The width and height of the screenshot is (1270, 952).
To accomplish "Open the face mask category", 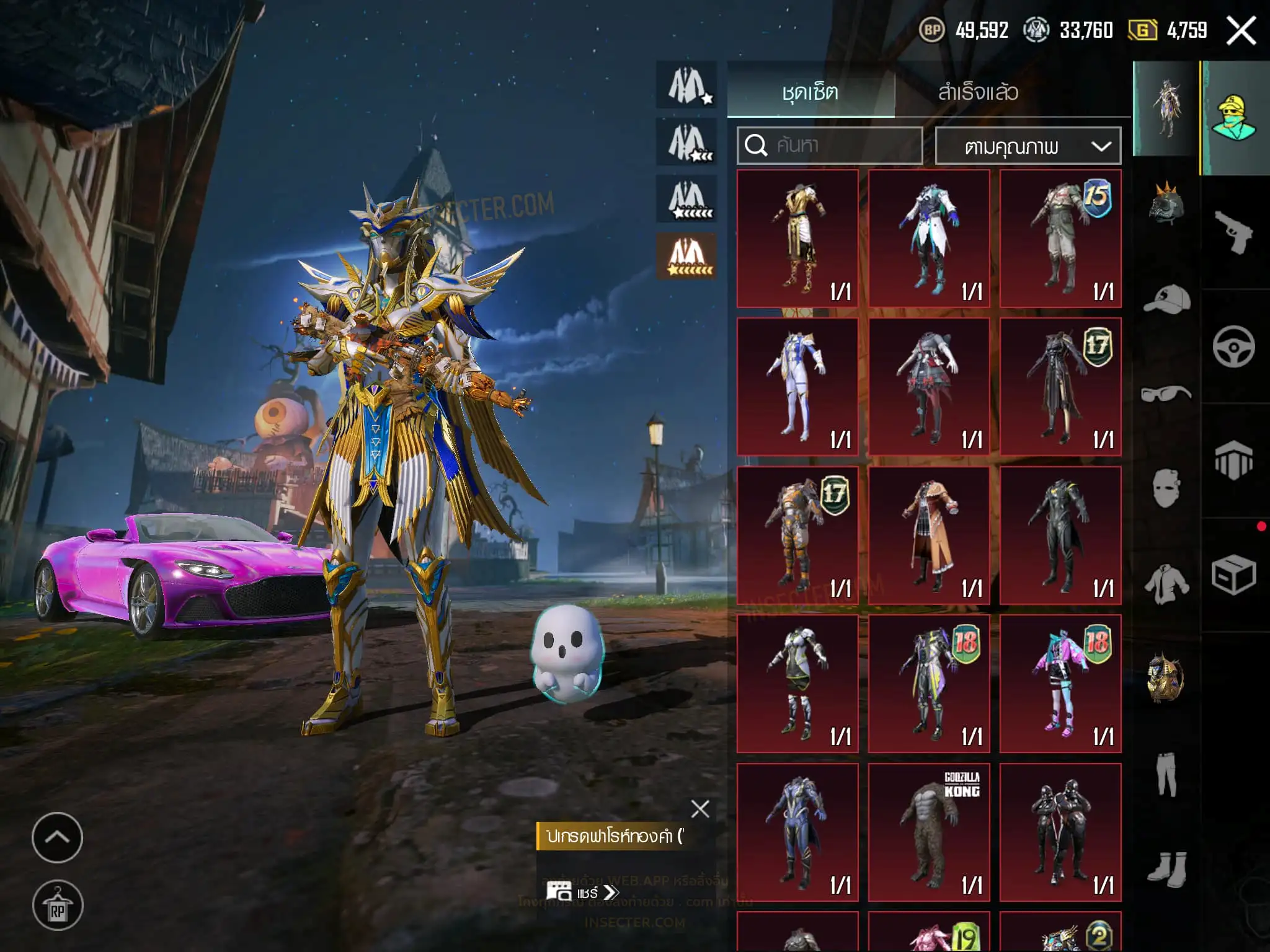I will coord(1166,488).
